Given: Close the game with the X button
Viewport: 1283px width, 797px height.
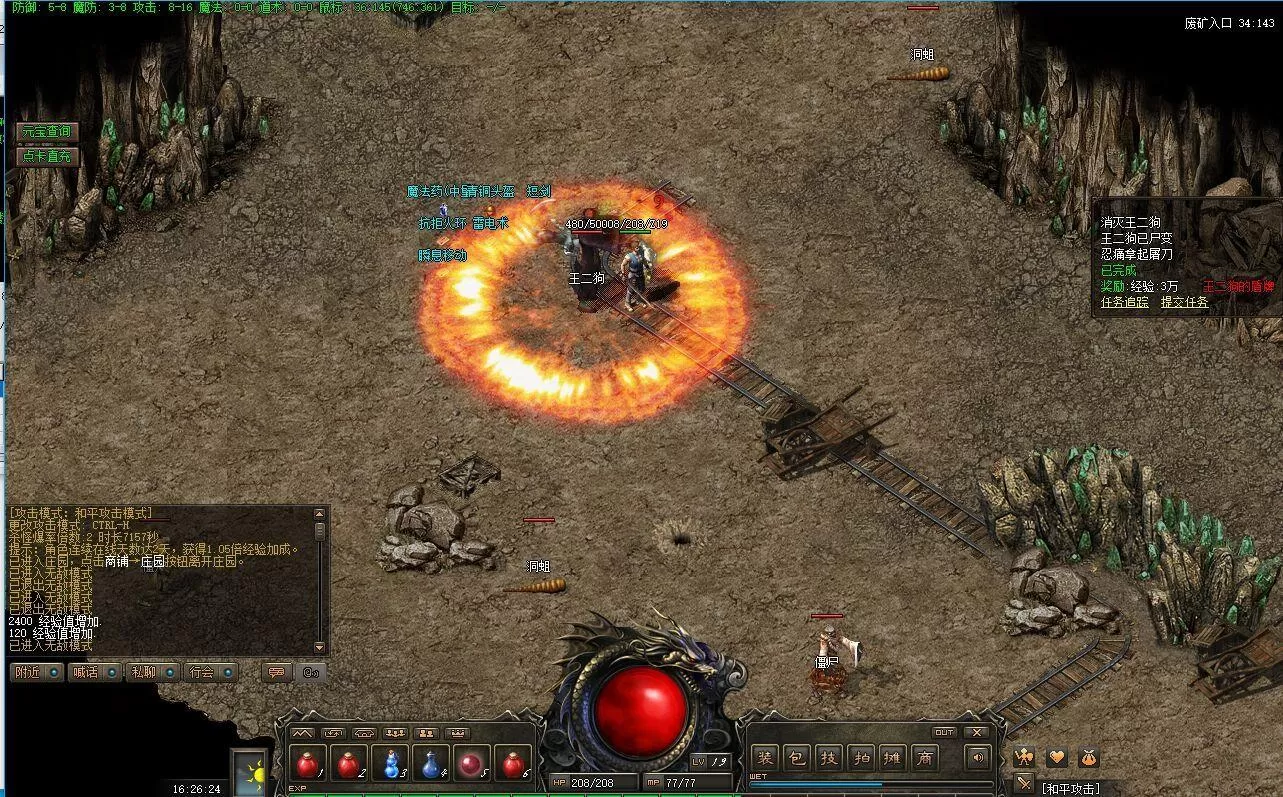Looking at the screenshot, I should pos(977,733).
